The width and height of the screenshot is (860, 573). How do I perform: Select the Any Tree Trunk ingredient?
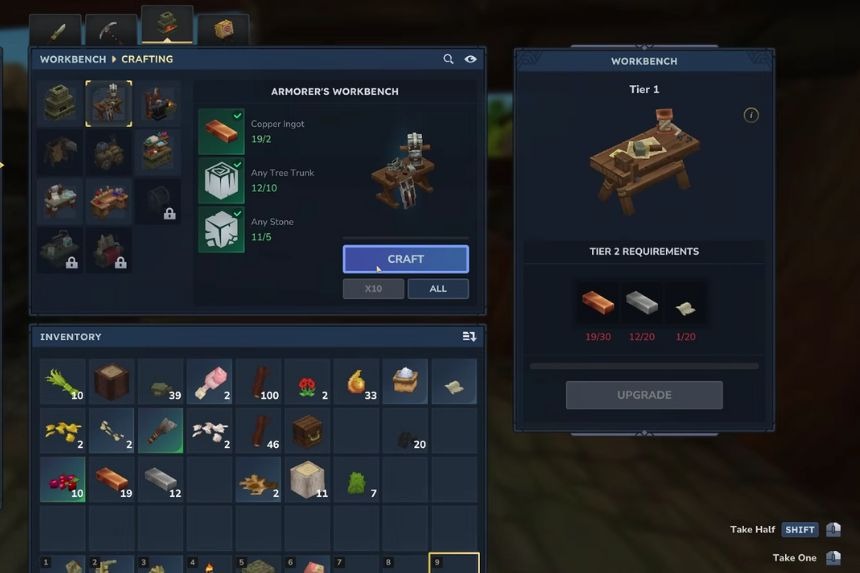(221, 181)
